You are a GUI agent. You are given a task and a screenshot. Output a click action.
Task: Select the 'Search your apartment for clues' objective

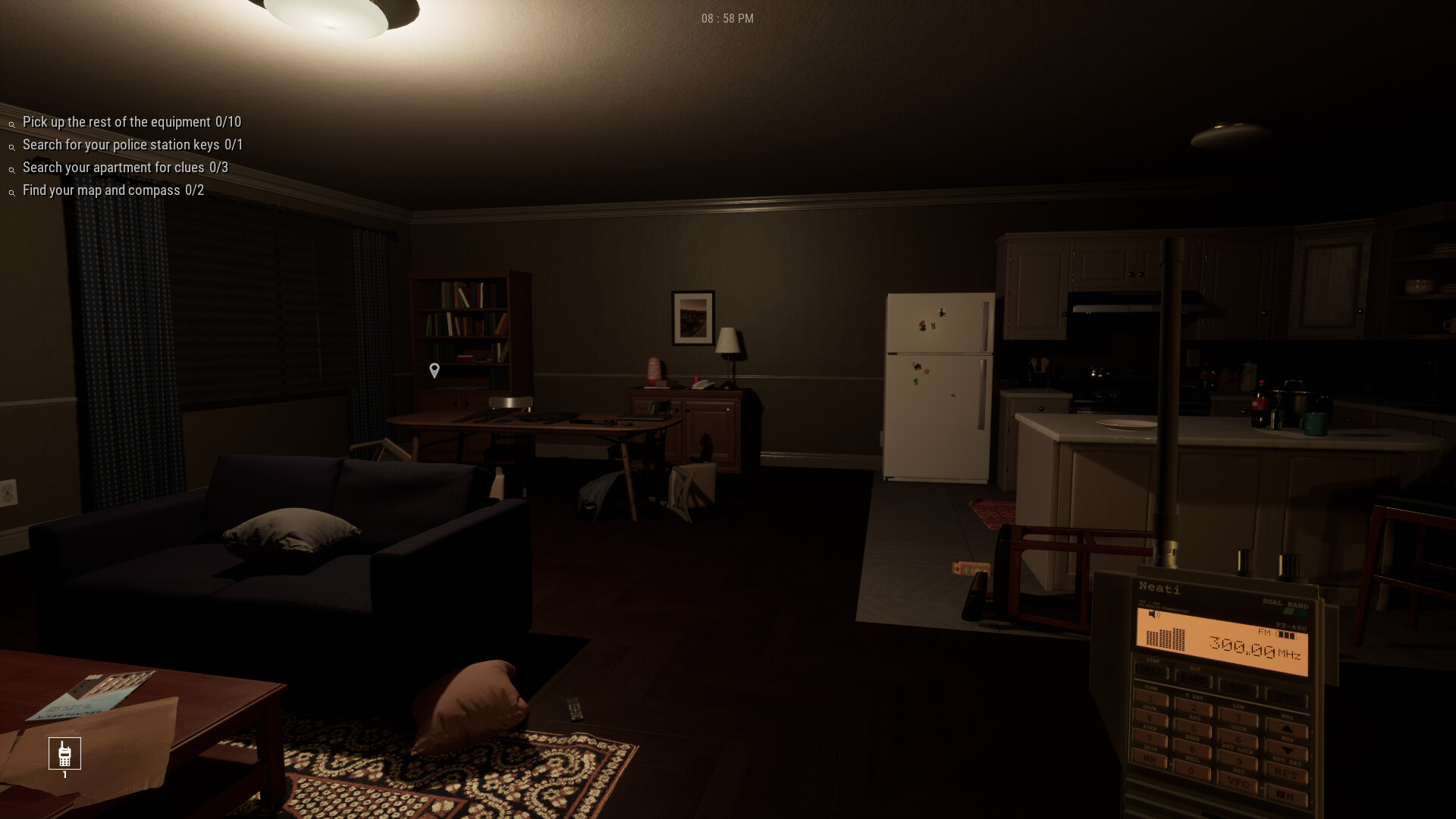pos(124,168)
